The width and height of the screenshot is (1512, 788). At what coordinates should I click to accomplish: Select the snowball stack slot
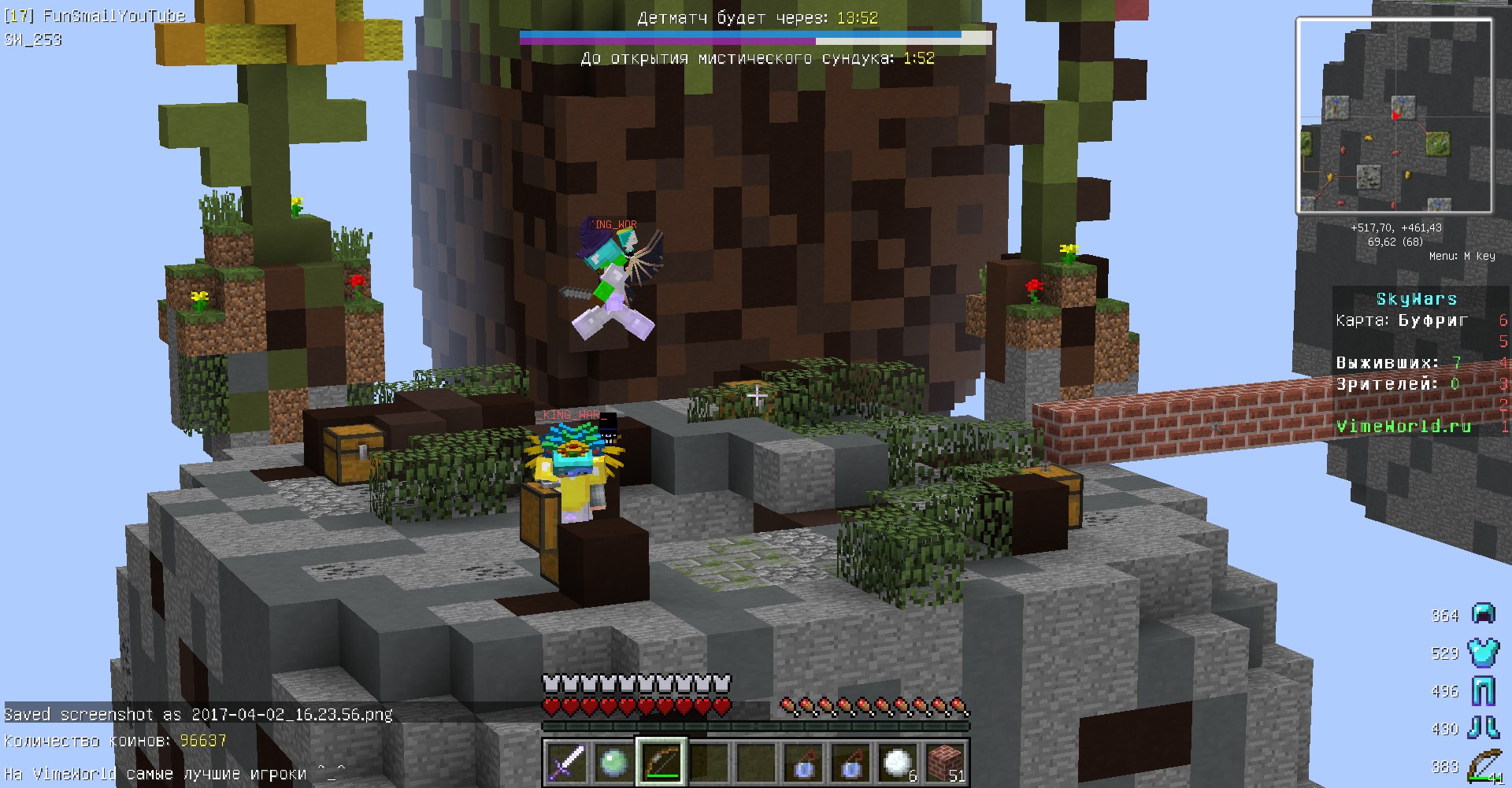click(897, 762)
